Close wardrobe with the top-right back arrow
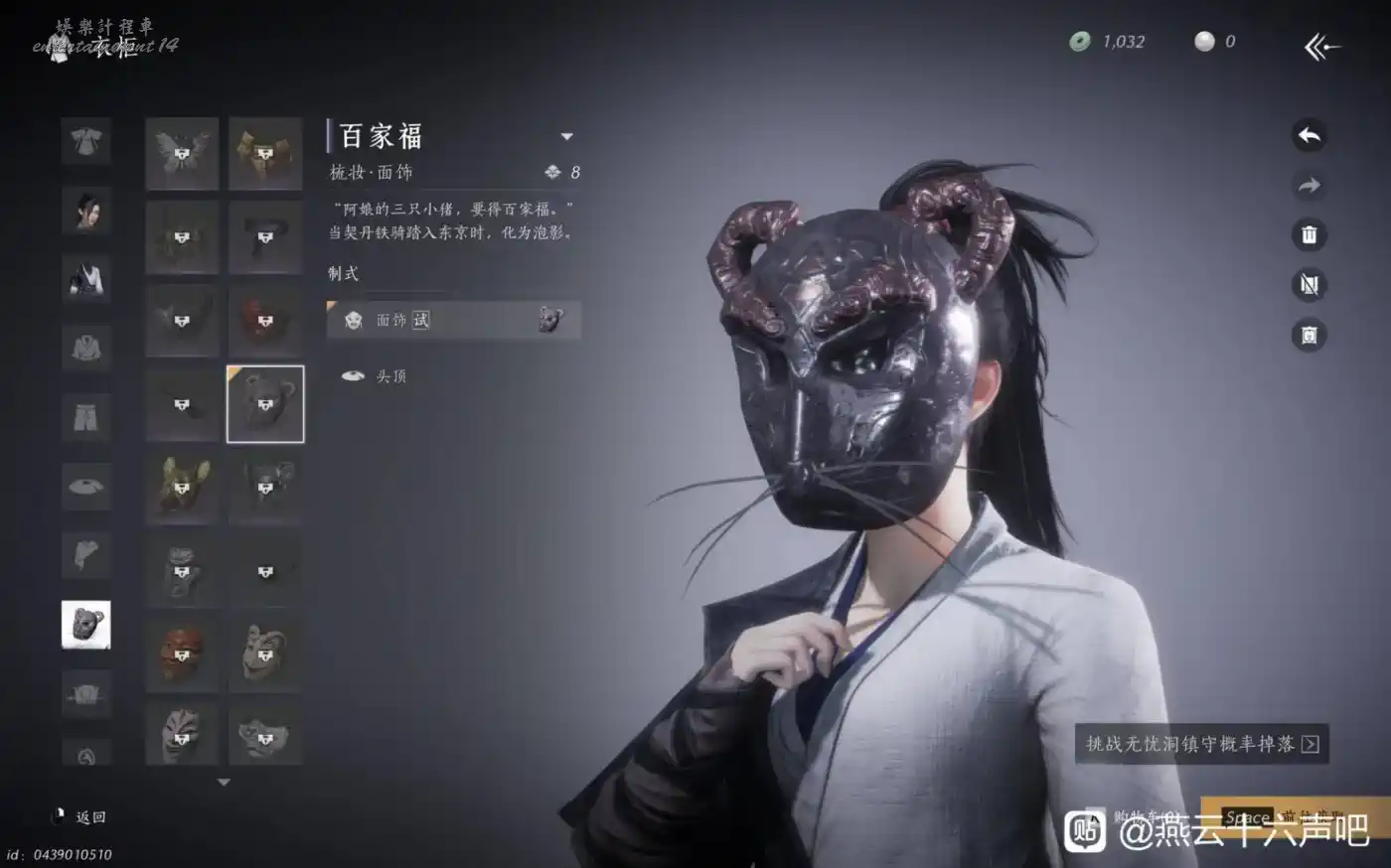Screen dimensions: 1391x868 coord(1322,46)
